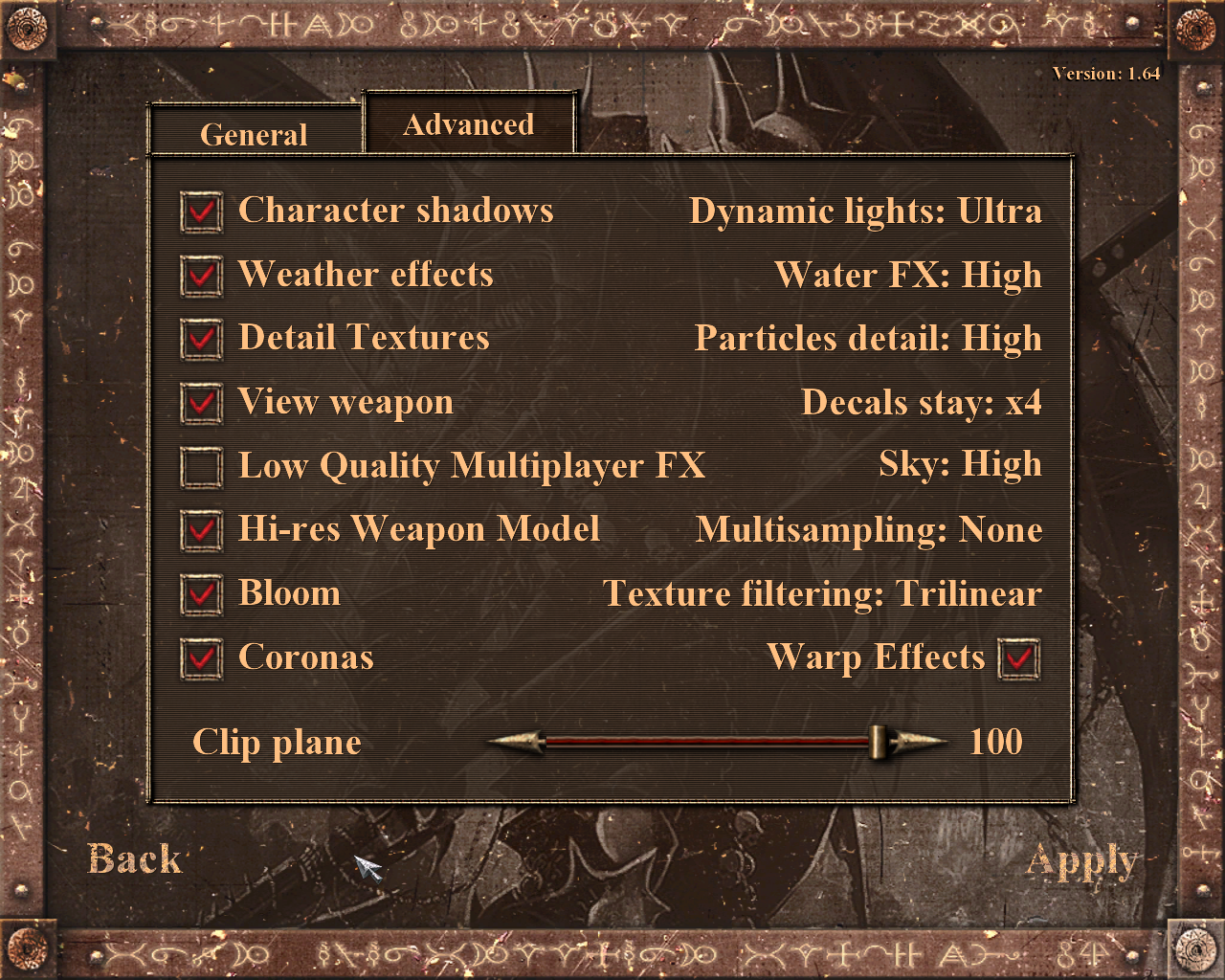Apply the video settings

[1081, 861]
